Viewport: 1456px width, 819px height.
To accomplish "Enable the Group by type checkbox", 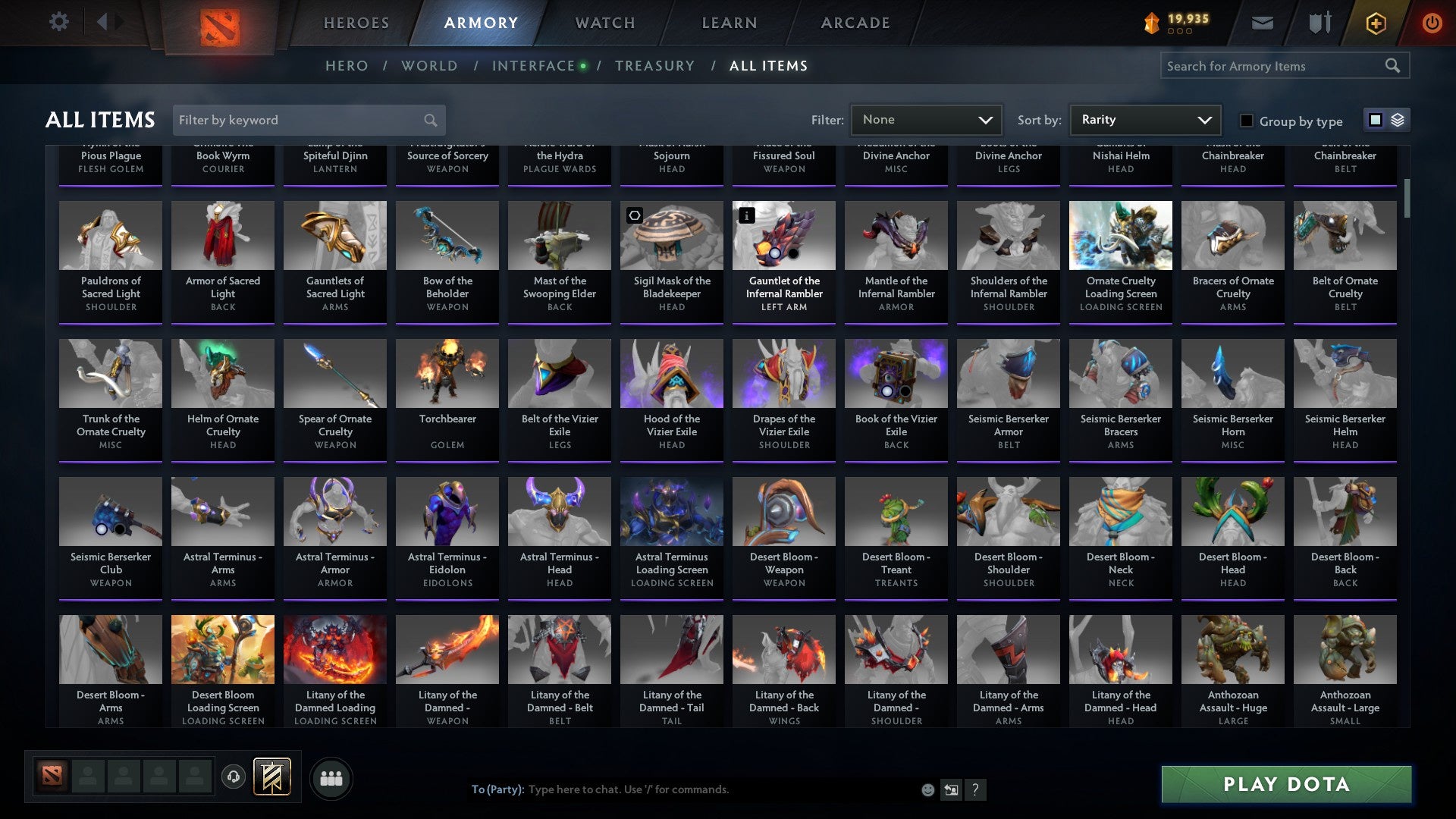I will [1246, 121].
